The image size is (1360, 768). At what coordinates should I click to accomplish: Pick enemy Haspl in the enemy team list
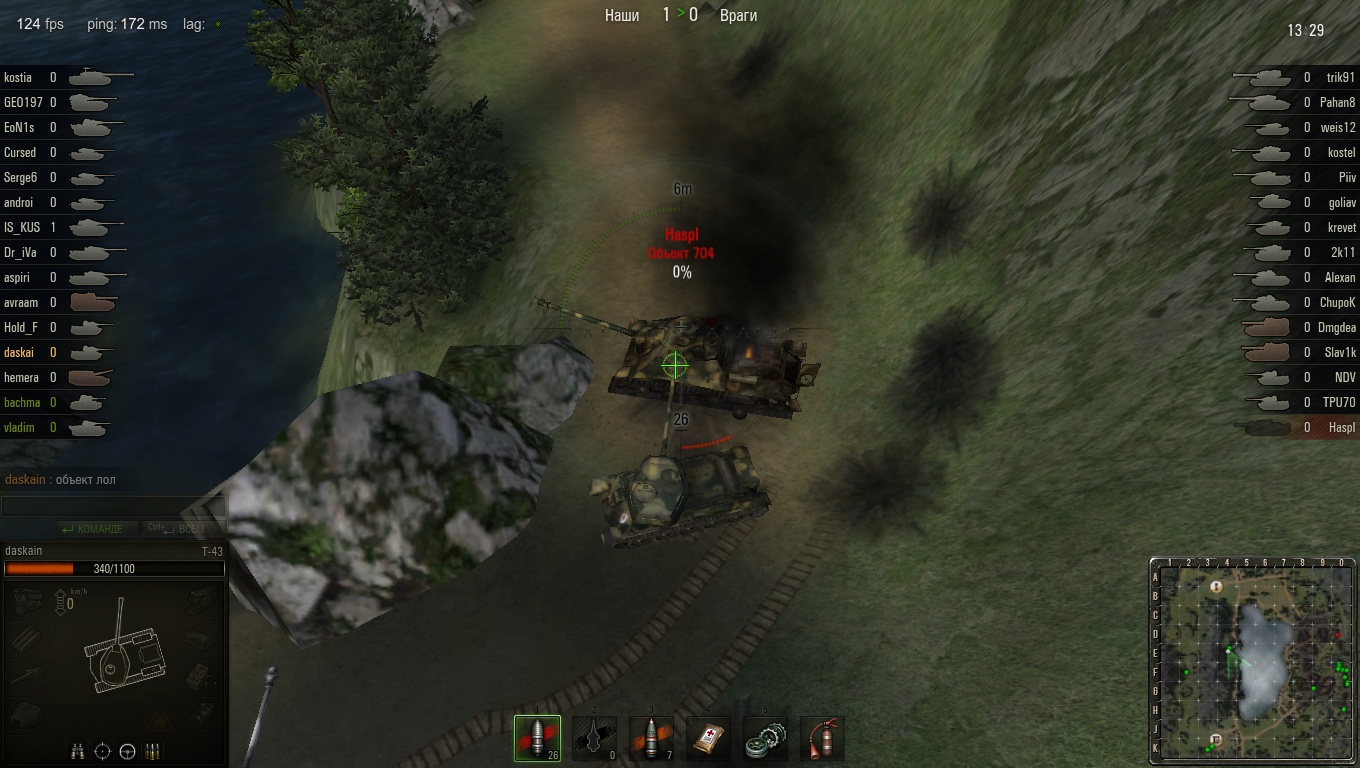[1342, 427]
